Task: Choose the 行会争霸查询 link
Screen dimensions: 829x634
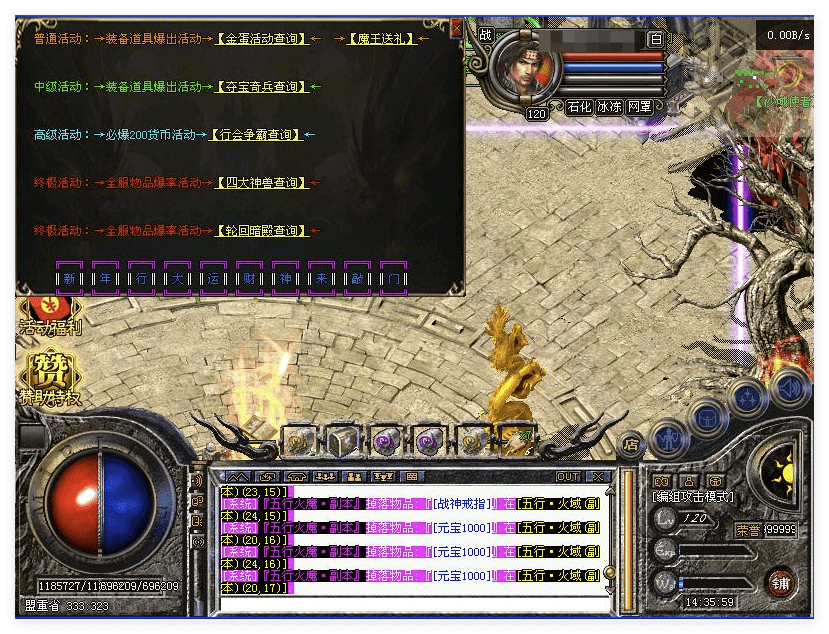Action: [x=256, y=135]
